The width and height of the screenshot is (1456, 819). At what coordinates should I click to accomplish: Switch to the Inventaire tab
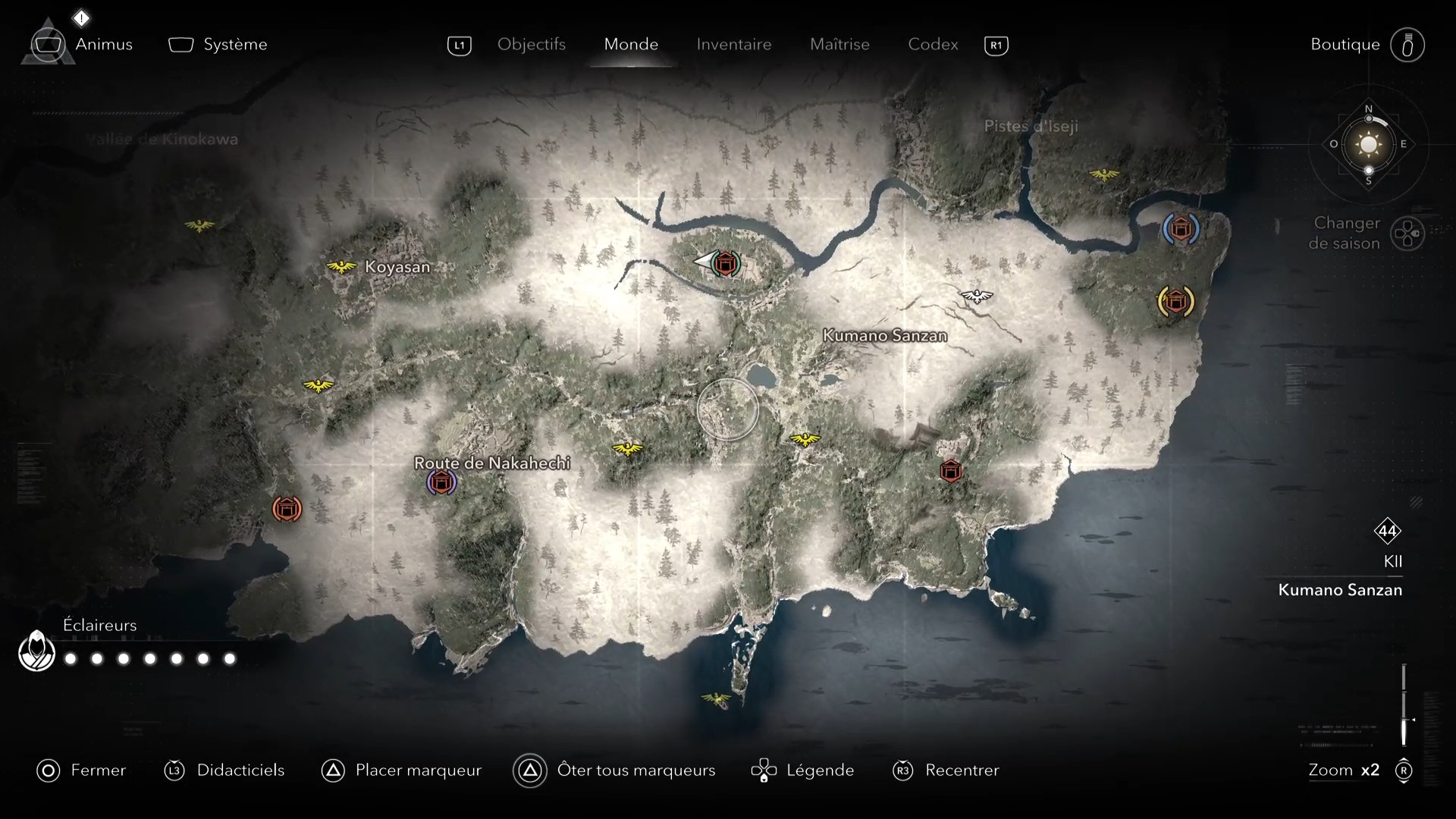point(733,44)
